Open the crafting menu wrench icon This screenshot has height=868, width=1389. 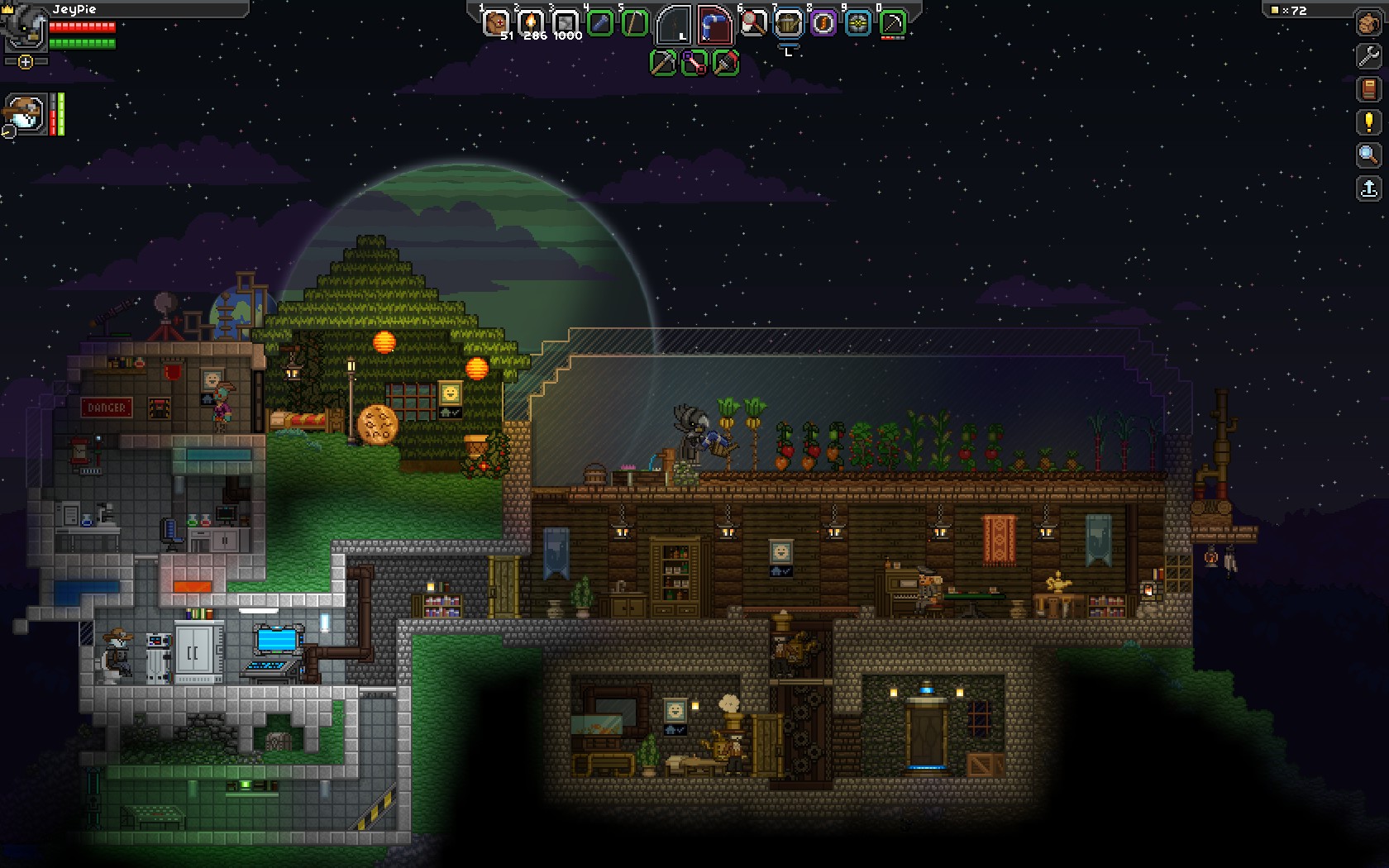1368,58
